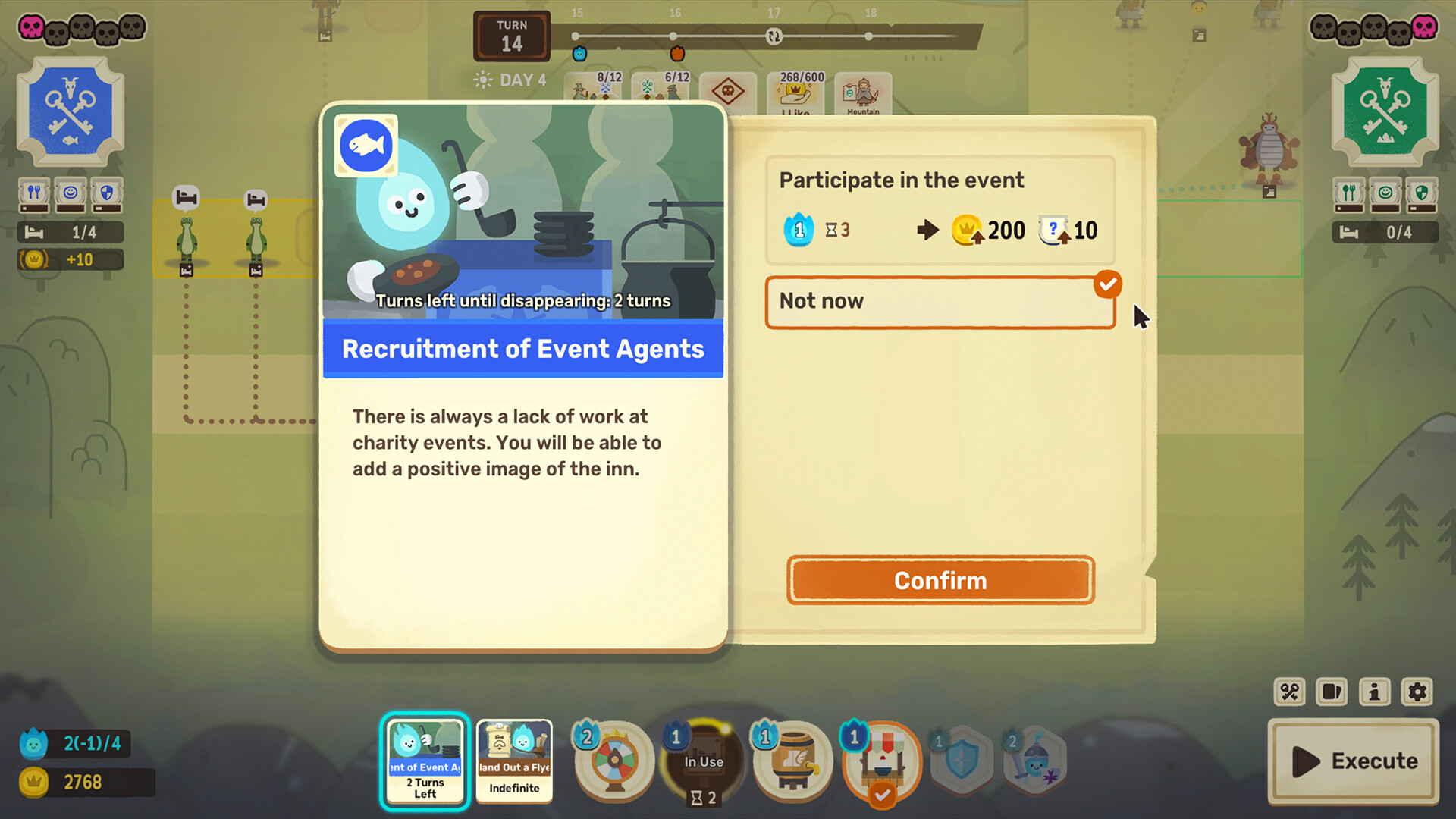The image size is (1456, 819).
Task: Select the spinning wheel card at the bottom
Action: [613, 761]
